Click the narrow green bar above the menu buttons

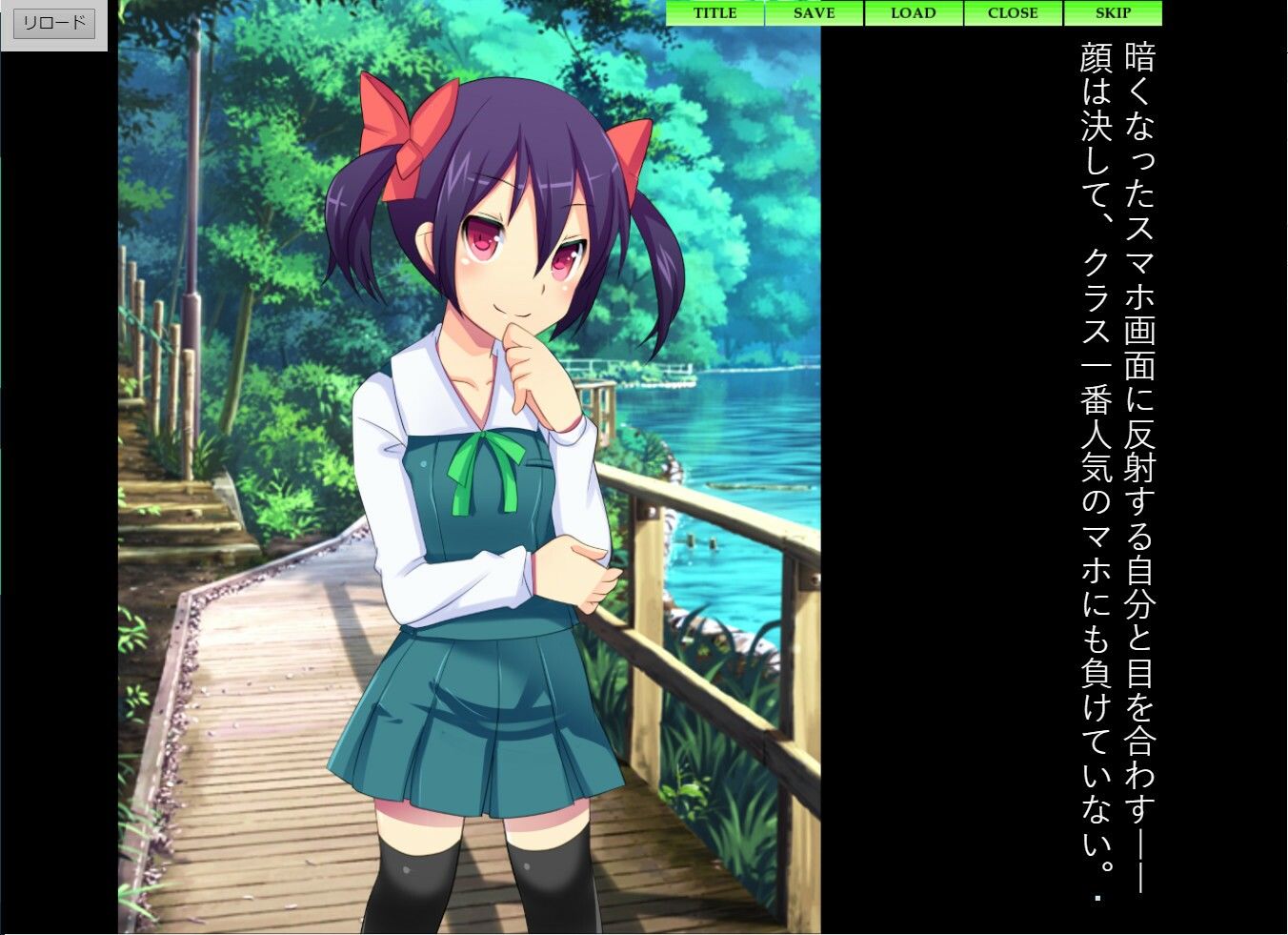915,3
